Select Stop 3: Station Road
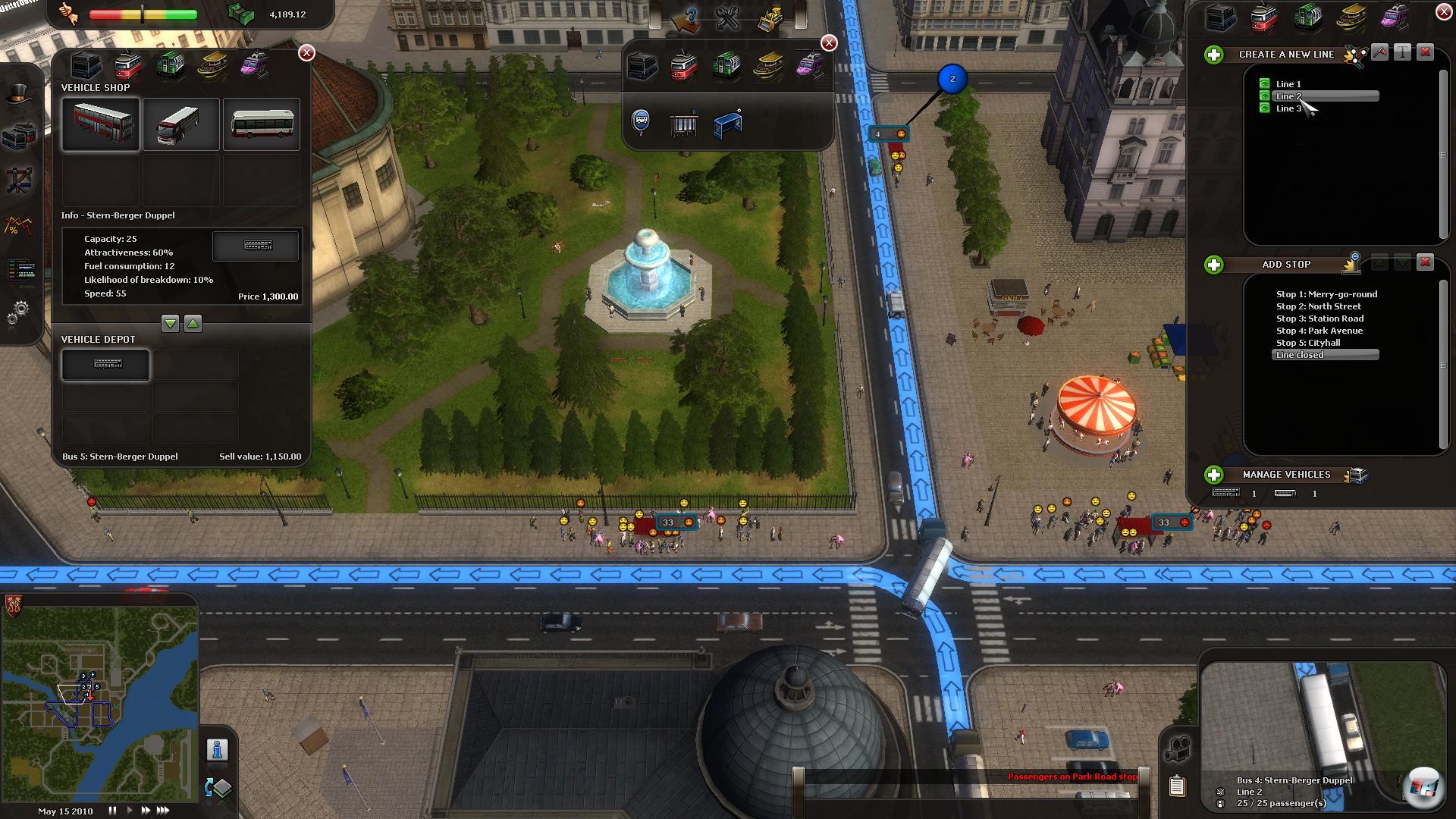The width and height of the screenshot is (1456, 819). coord(1319,318)
